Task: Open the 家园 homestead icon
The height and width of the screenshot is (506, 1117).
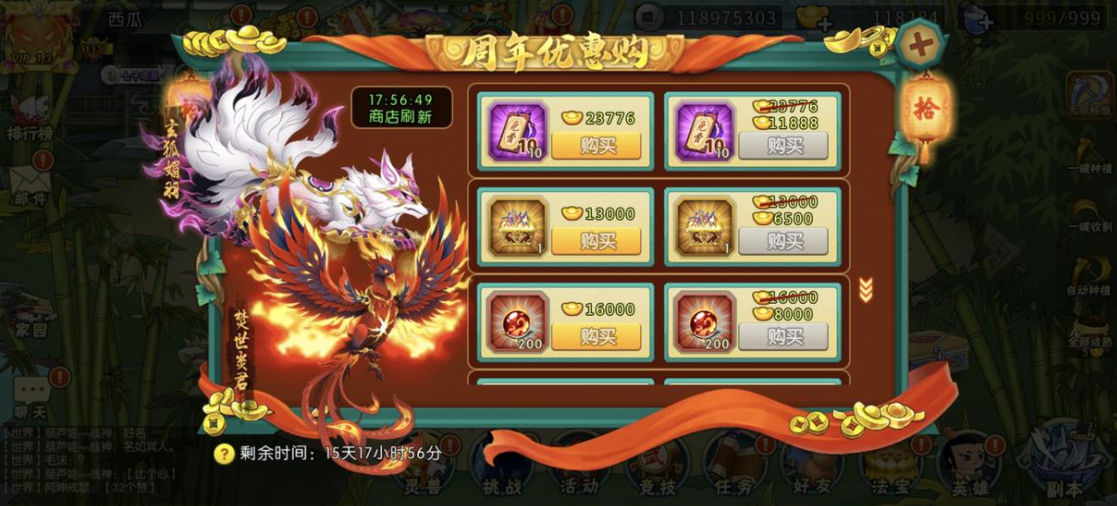Action: click(29, 311)
